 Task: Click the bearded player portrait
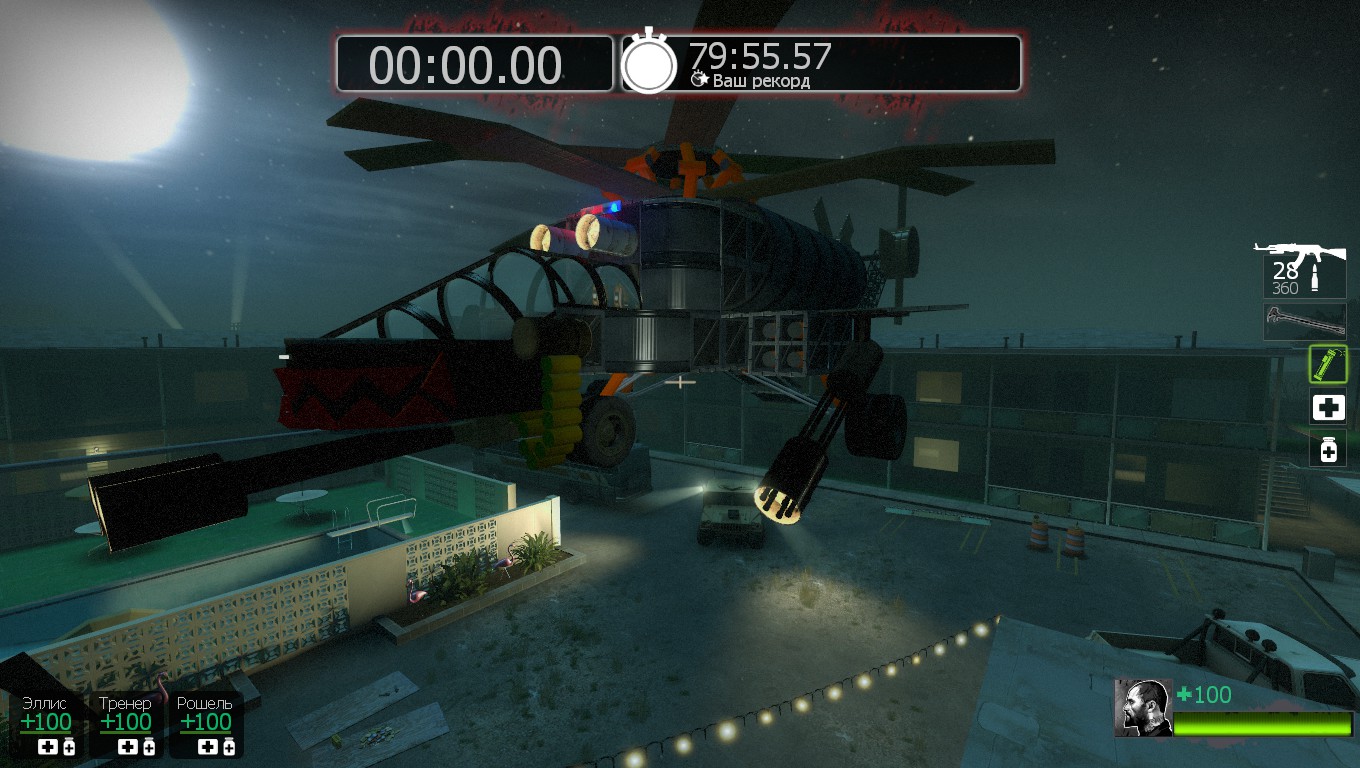pyautogui.click(x=1143, y=708)
